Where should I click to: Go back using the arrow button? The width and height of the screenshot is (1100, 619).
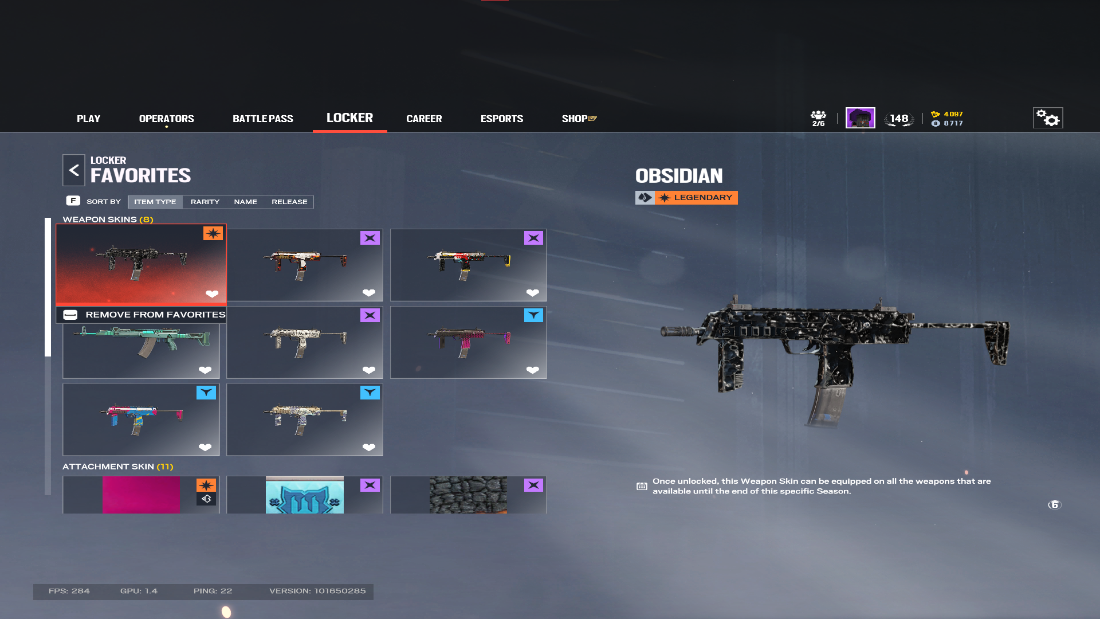click(x=73, y=171)
